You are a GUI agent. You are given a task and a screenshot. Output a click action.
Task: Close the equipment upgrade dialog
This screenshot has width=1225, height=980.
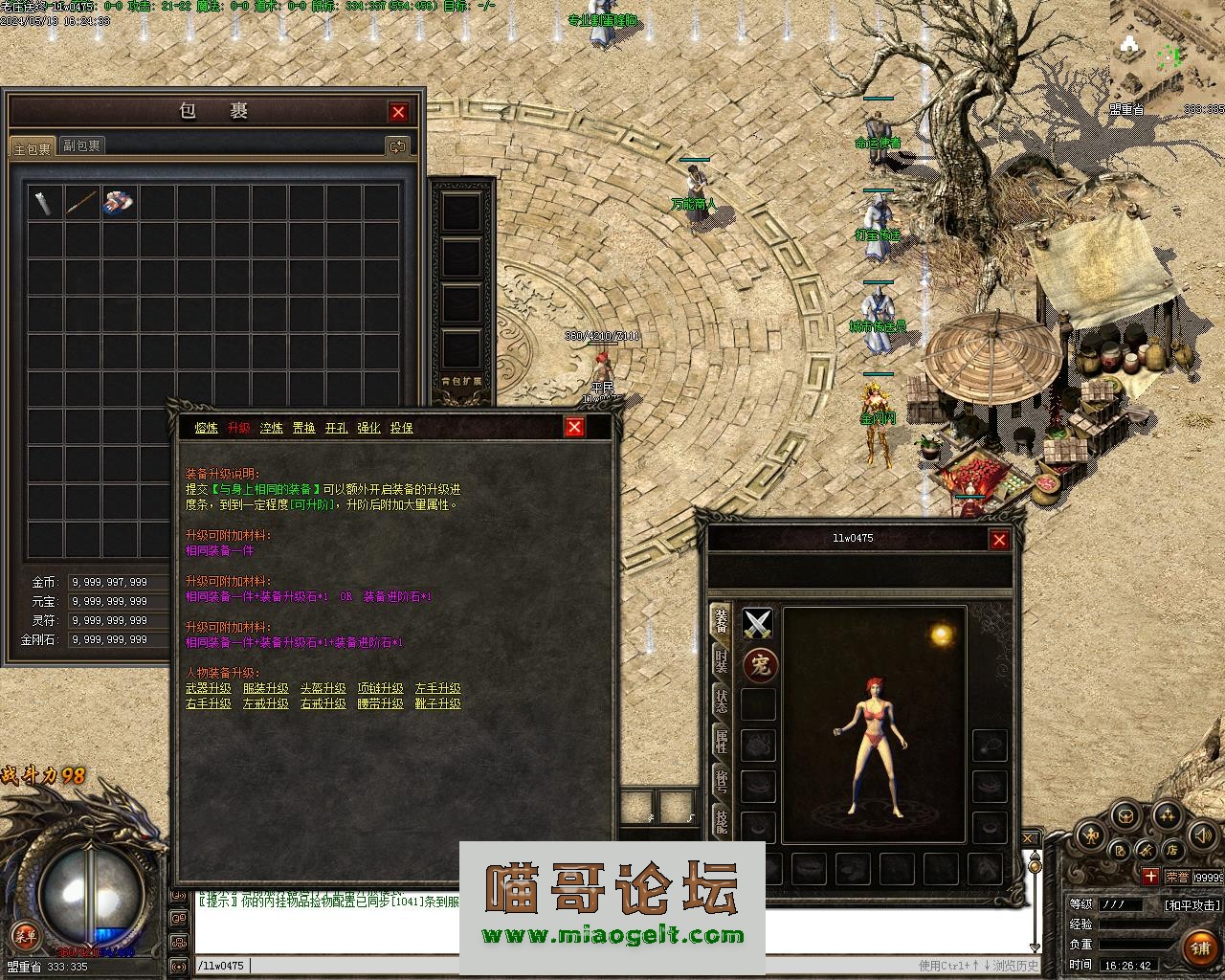tap(574, 427)
